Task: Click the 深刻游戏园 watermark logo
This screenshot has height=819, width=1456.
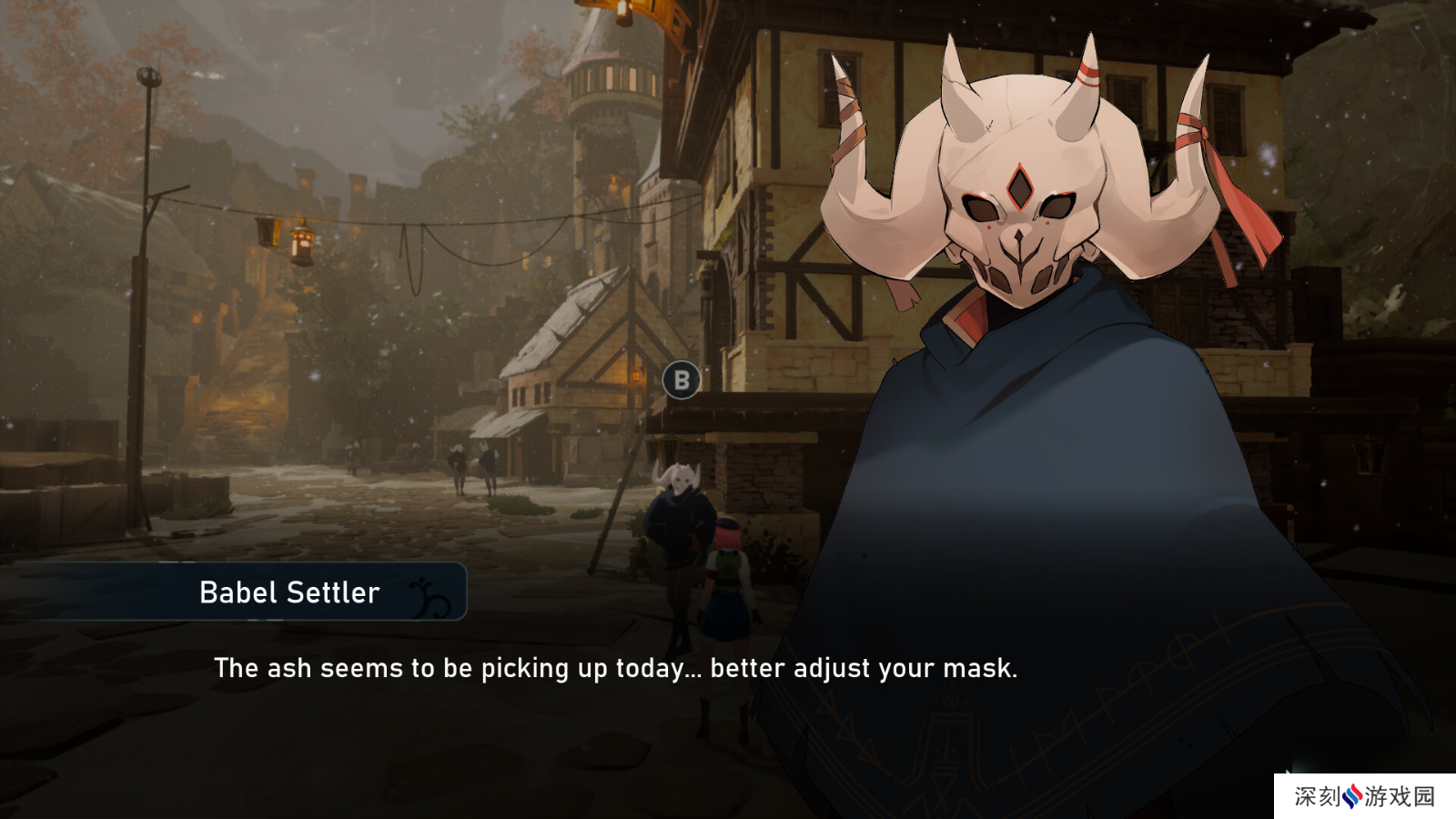Action: coord(1363,796)
